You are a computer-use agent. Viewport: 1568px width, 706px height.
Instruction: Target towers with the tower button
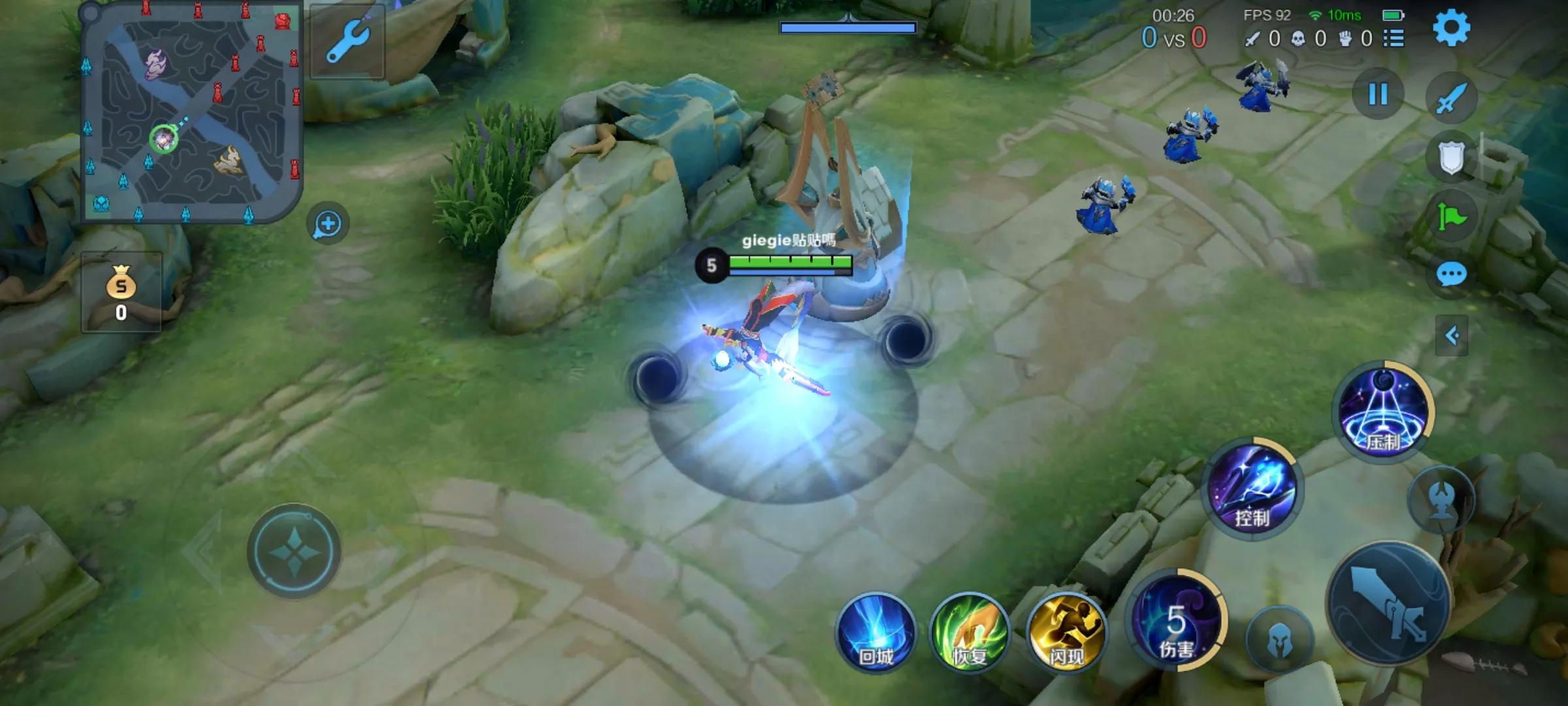[x=1441, y=500]
